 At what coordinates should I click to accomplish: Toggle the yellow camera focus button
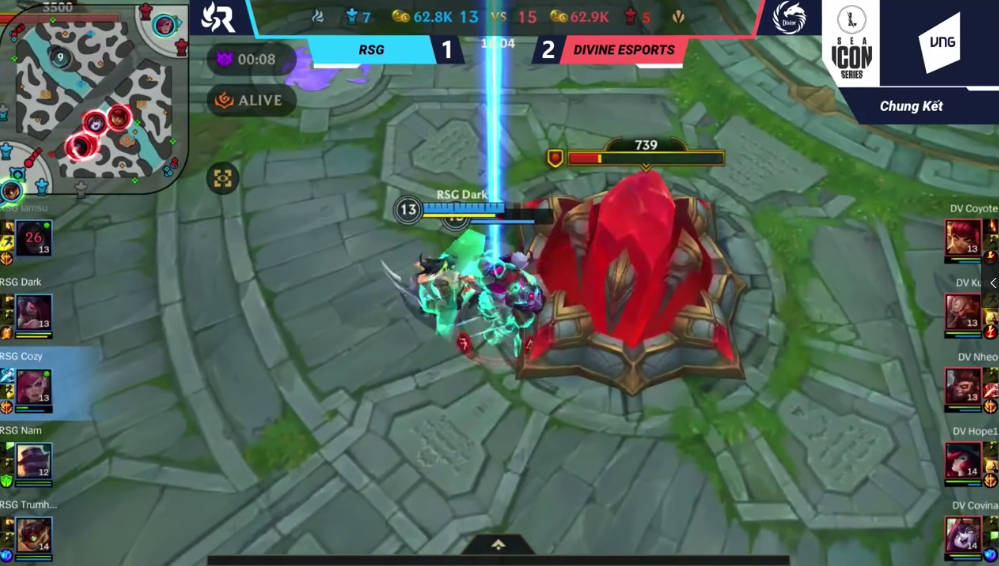pos(222,179)
